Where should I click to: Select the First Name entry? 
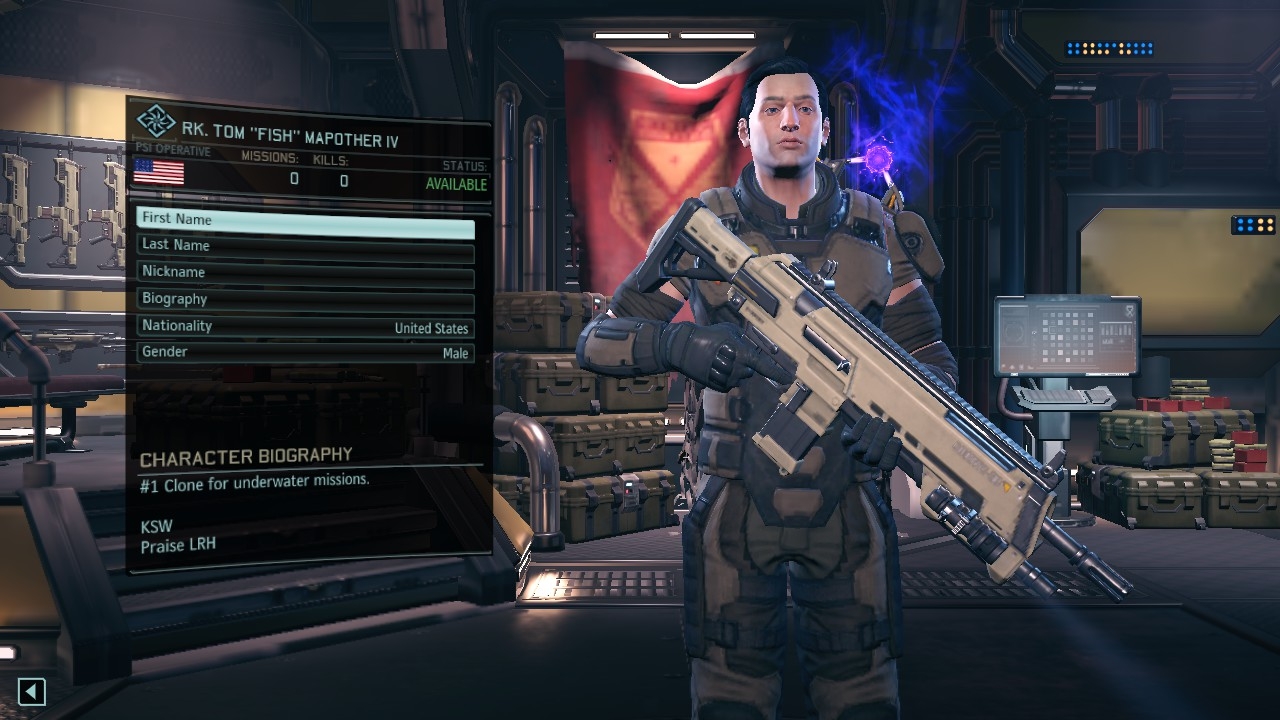[305, 219]
